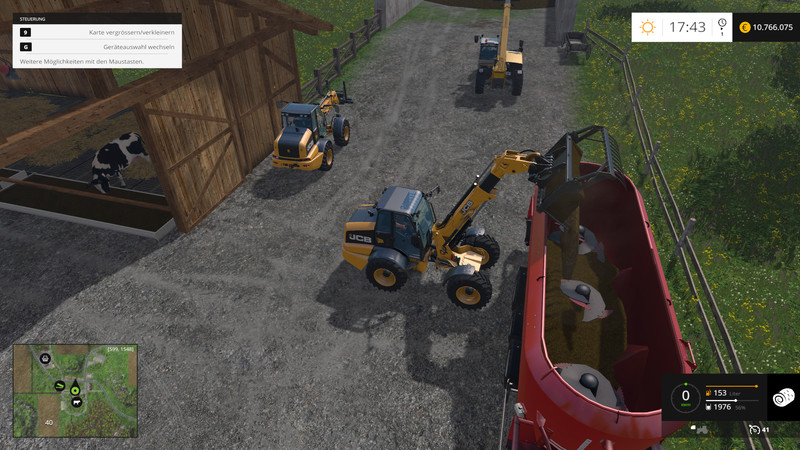Click the round bale fill type icon
The height and width of the screenshot is (450, 800).
tap(783, 397)
